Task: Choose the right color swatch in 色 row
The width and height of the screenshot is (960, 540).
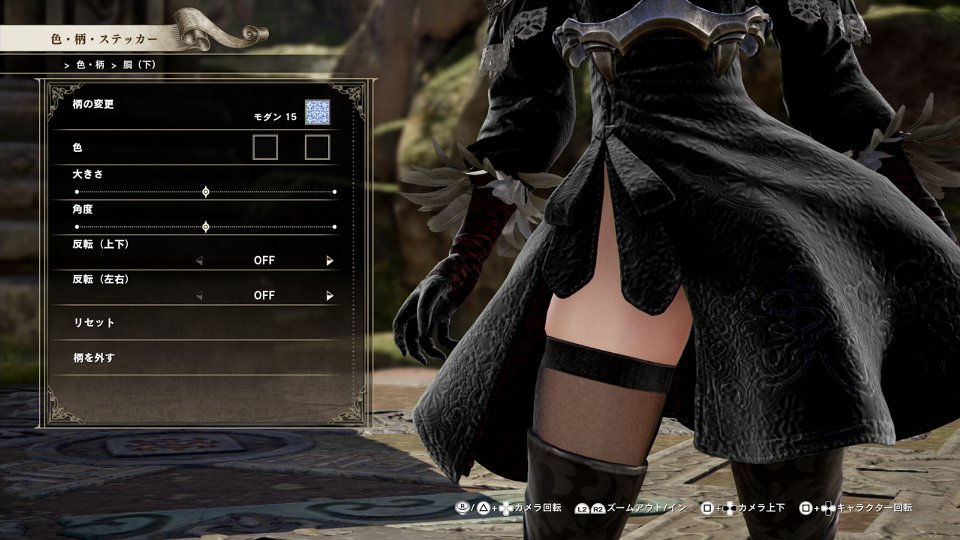Action: click(x=317, y=148)
